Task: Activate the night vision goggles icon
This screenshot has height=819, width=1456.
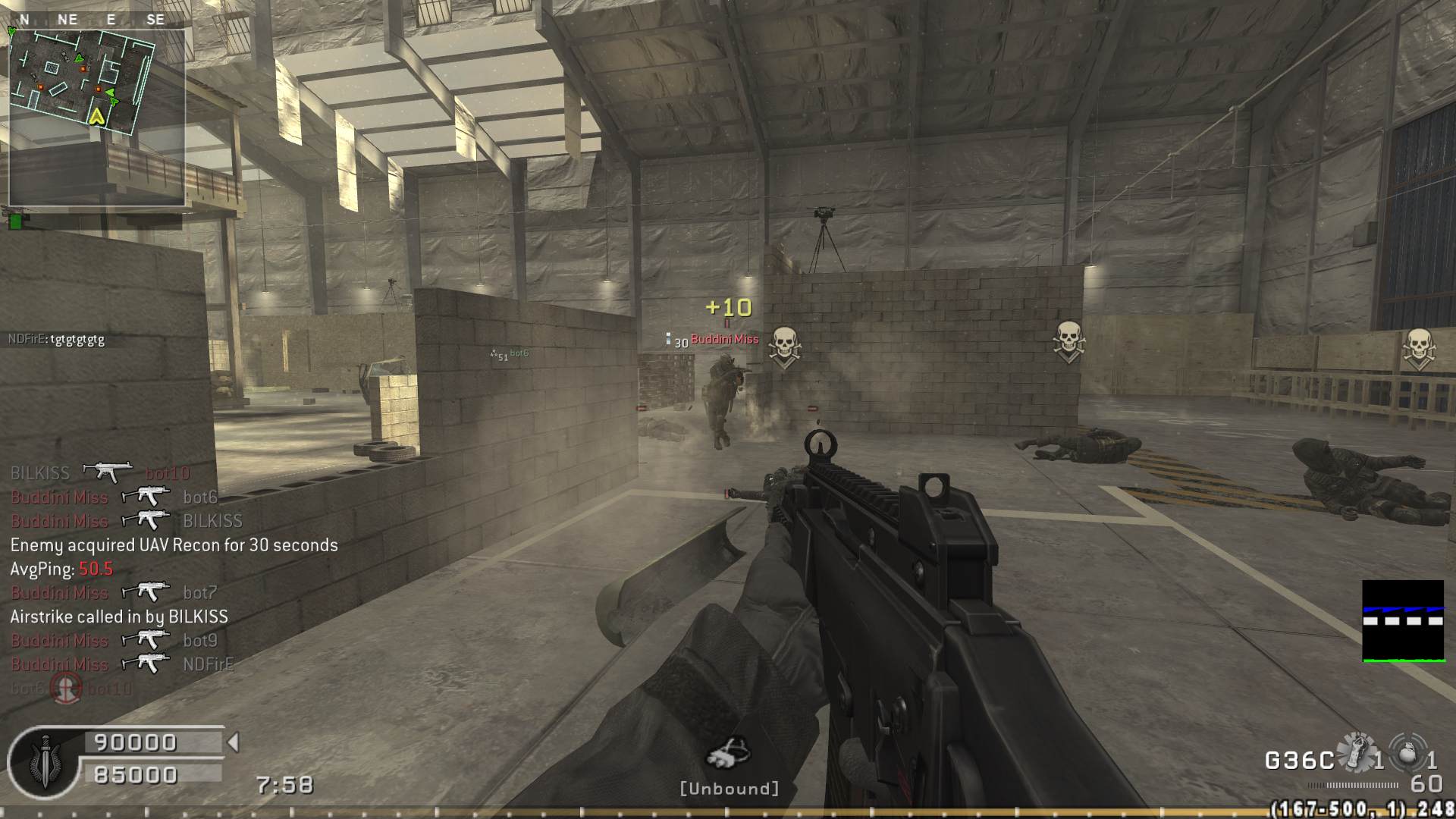Action: 728,753
